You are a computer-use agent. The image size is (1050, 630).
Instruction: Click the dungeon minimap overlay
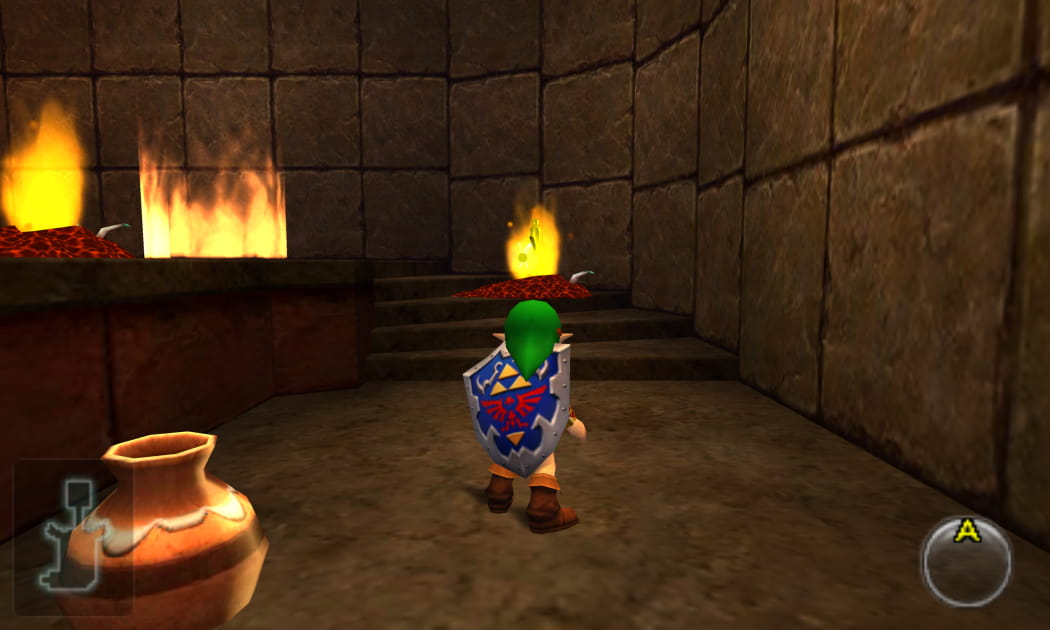[72, 535]
